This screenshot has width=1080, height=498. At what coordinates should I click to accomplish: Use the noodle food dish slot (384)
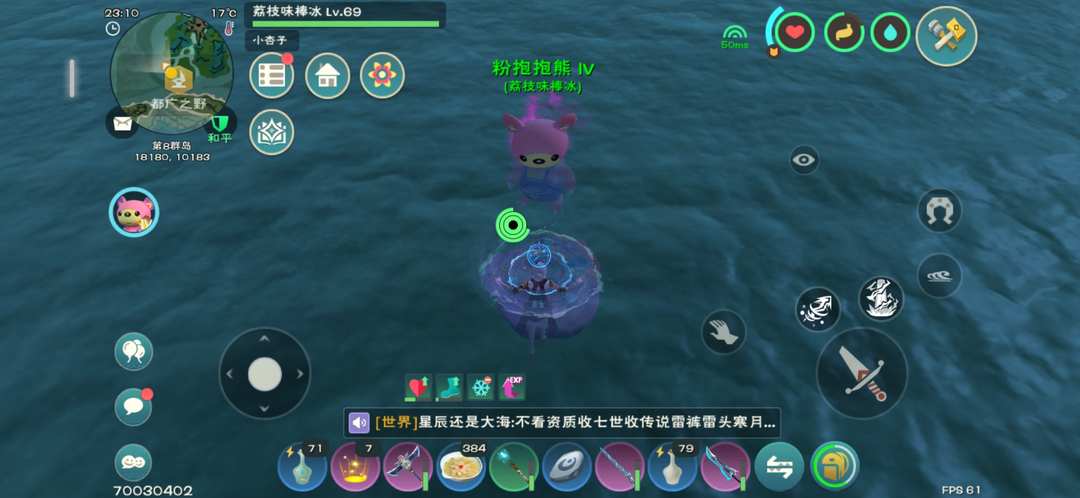(460, 467)
